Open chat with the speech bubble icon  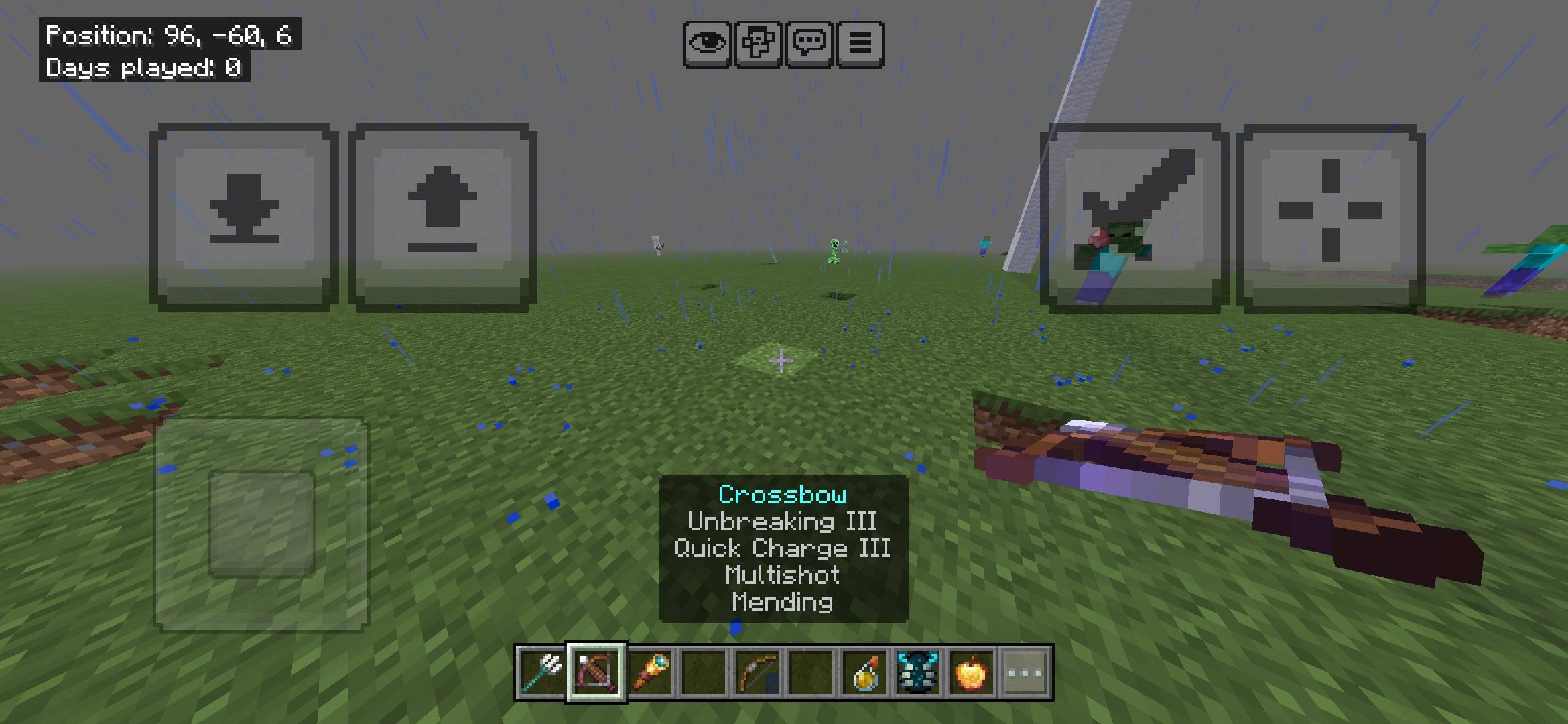[x=809, y=43]
